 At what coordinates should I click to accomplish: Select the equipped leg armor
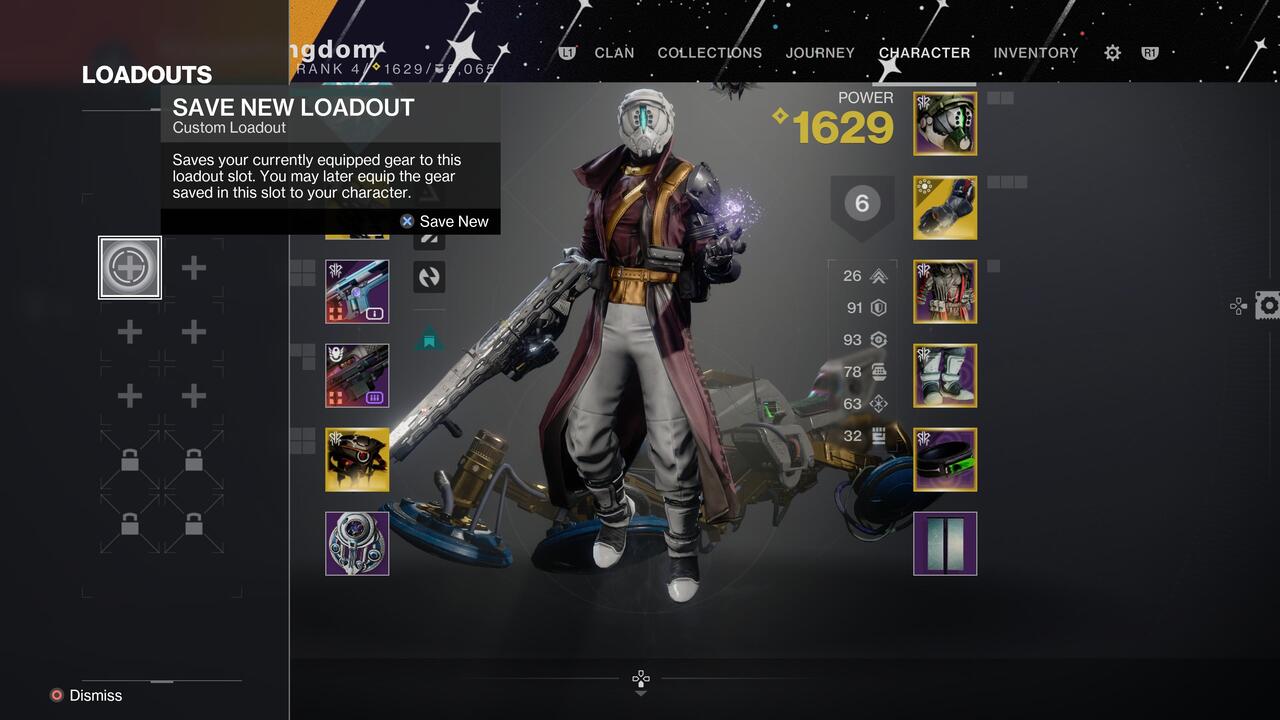pos(945,376)
